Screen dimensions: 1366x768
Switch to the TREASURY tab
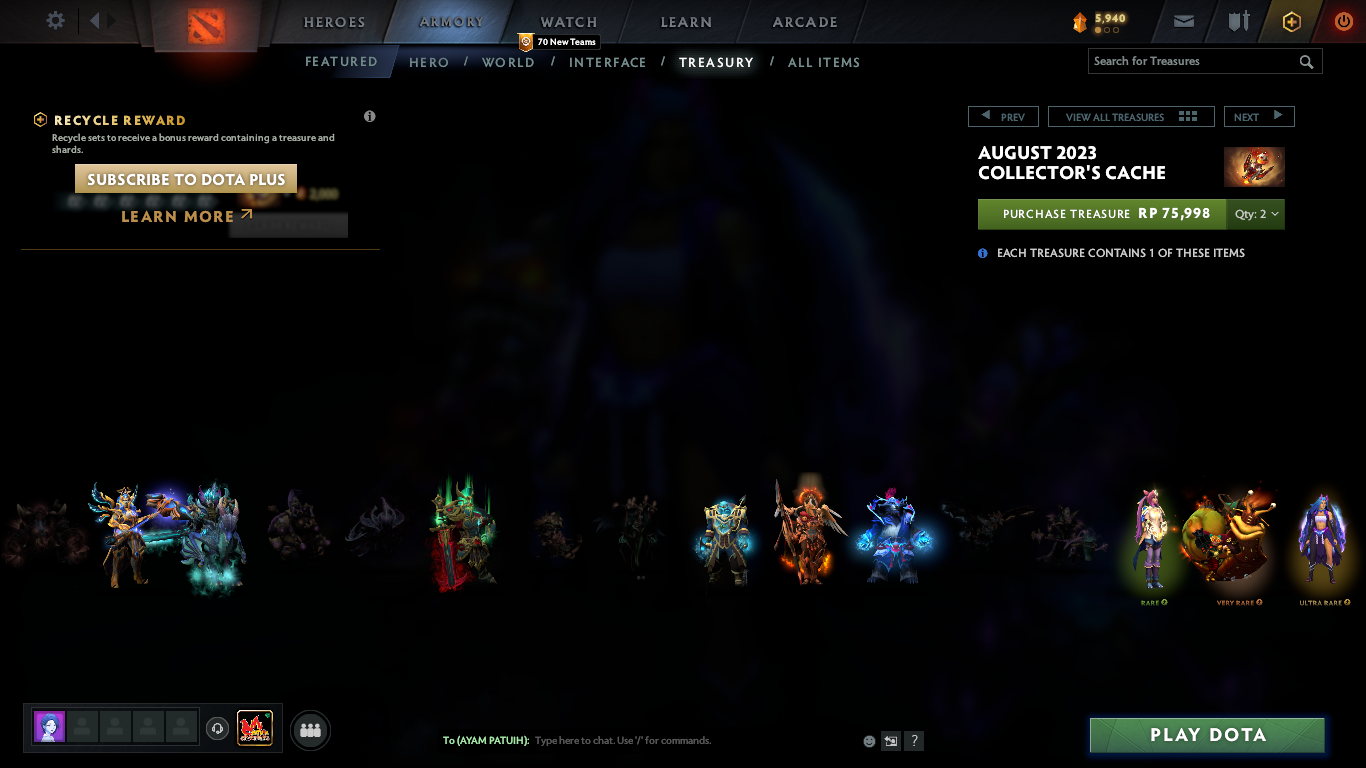coord(716,62)
